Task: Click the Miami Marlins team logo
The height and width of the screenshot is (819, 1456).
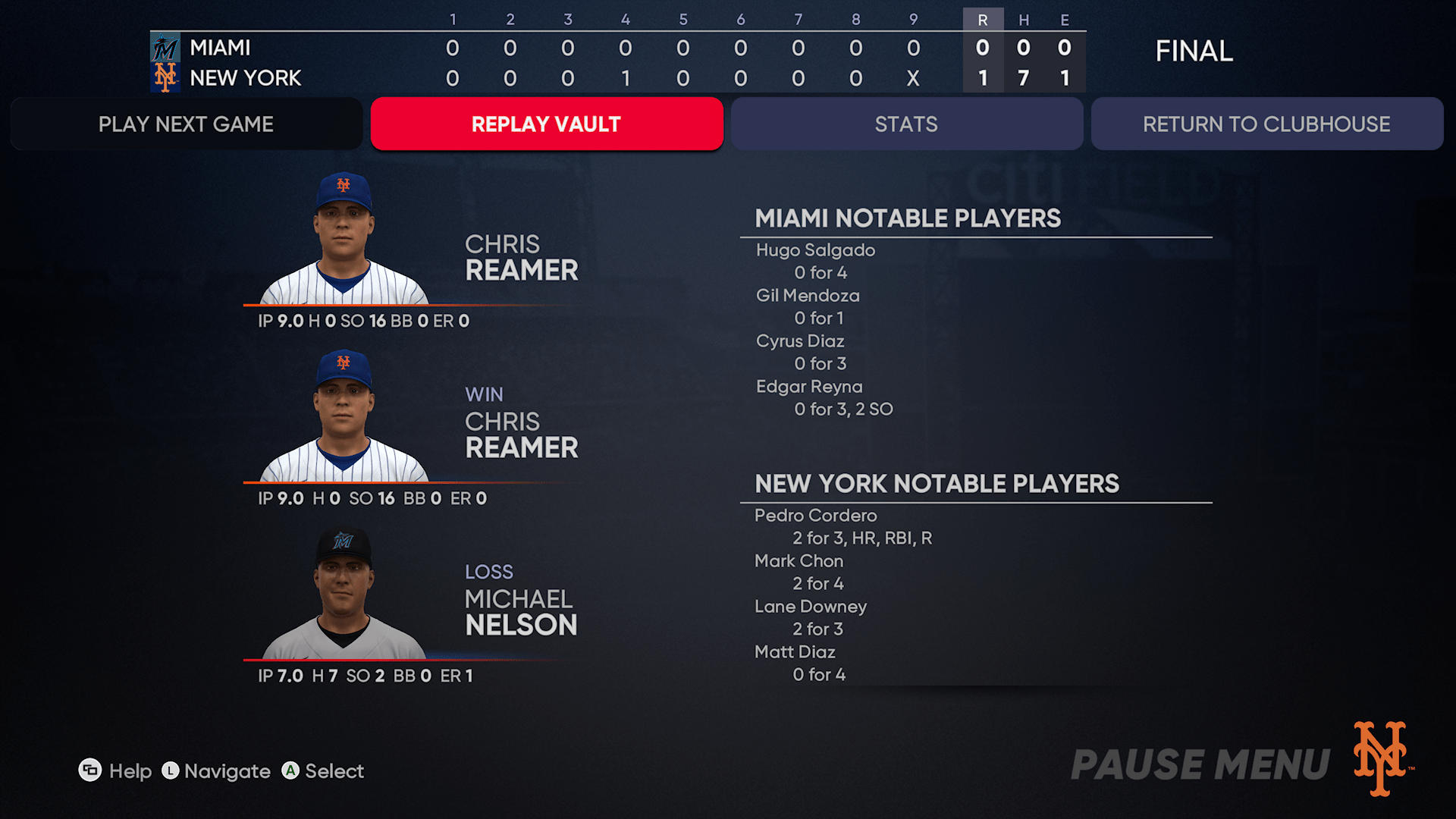Action: [166, 46]
